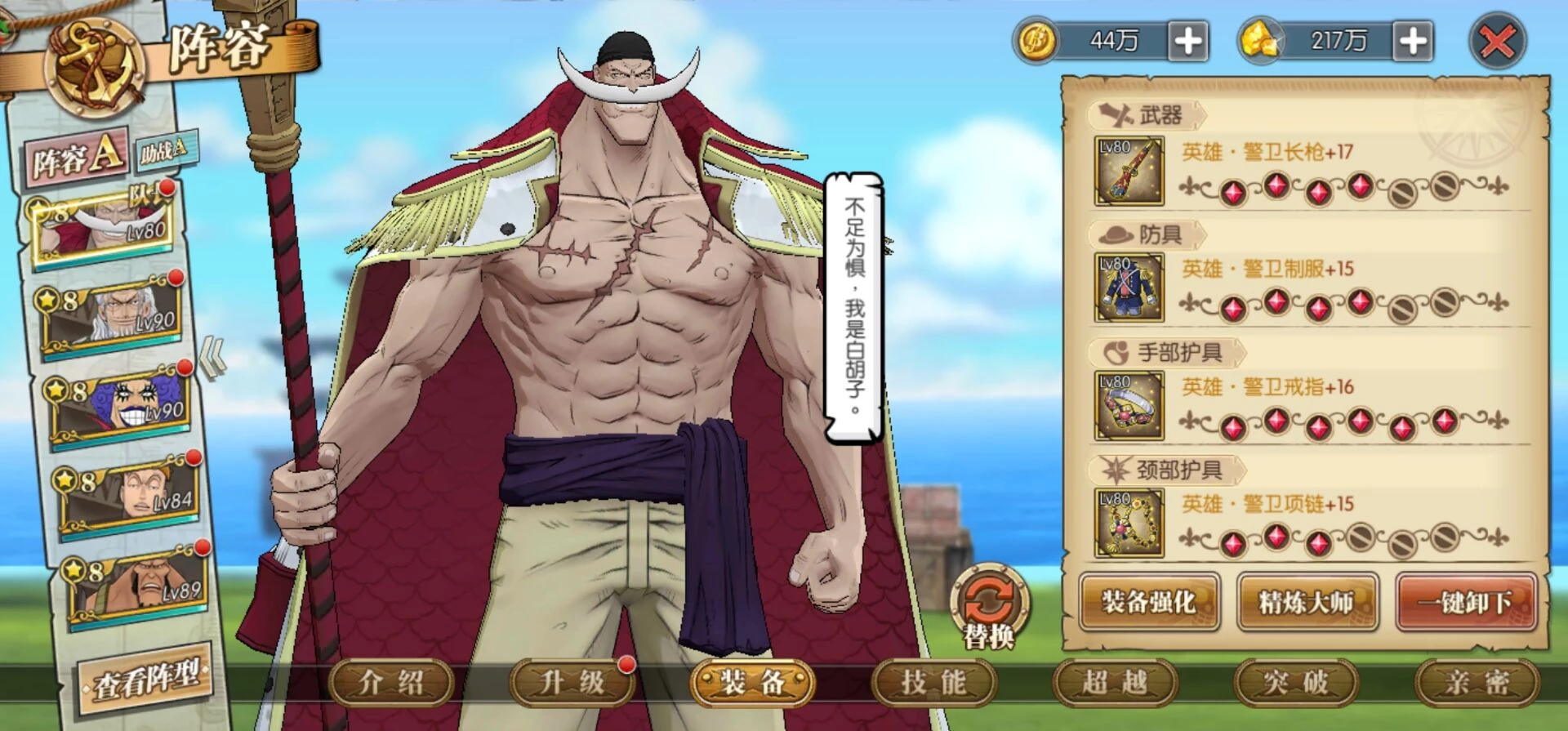Show the 亲密 intimacy tab
The height and width of the screenshot is (731, 1568).
click(1477, 682)
